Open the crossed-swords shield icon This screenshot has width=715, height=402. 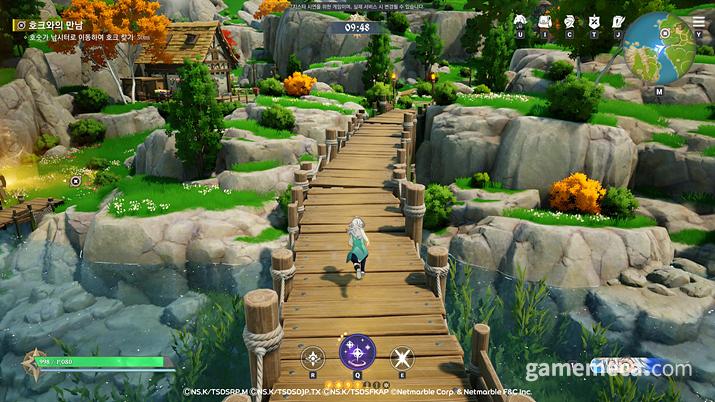593,21
